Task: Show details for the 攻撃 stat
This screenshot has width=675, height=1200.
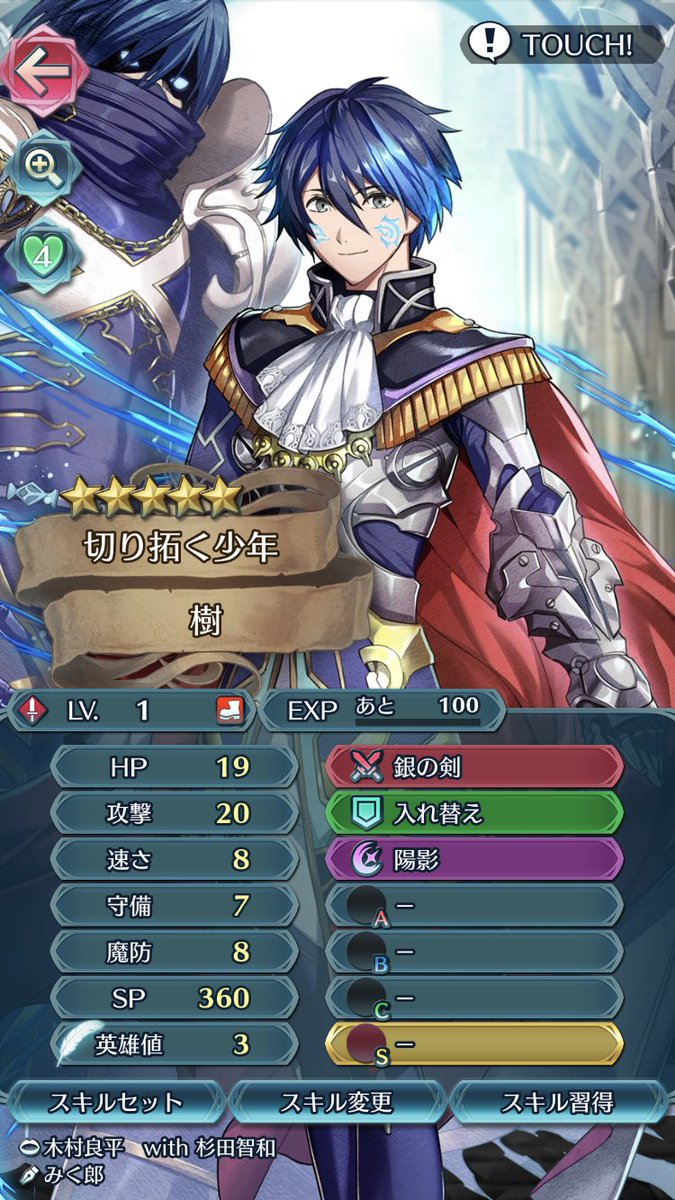Action: tap(173, 813)
